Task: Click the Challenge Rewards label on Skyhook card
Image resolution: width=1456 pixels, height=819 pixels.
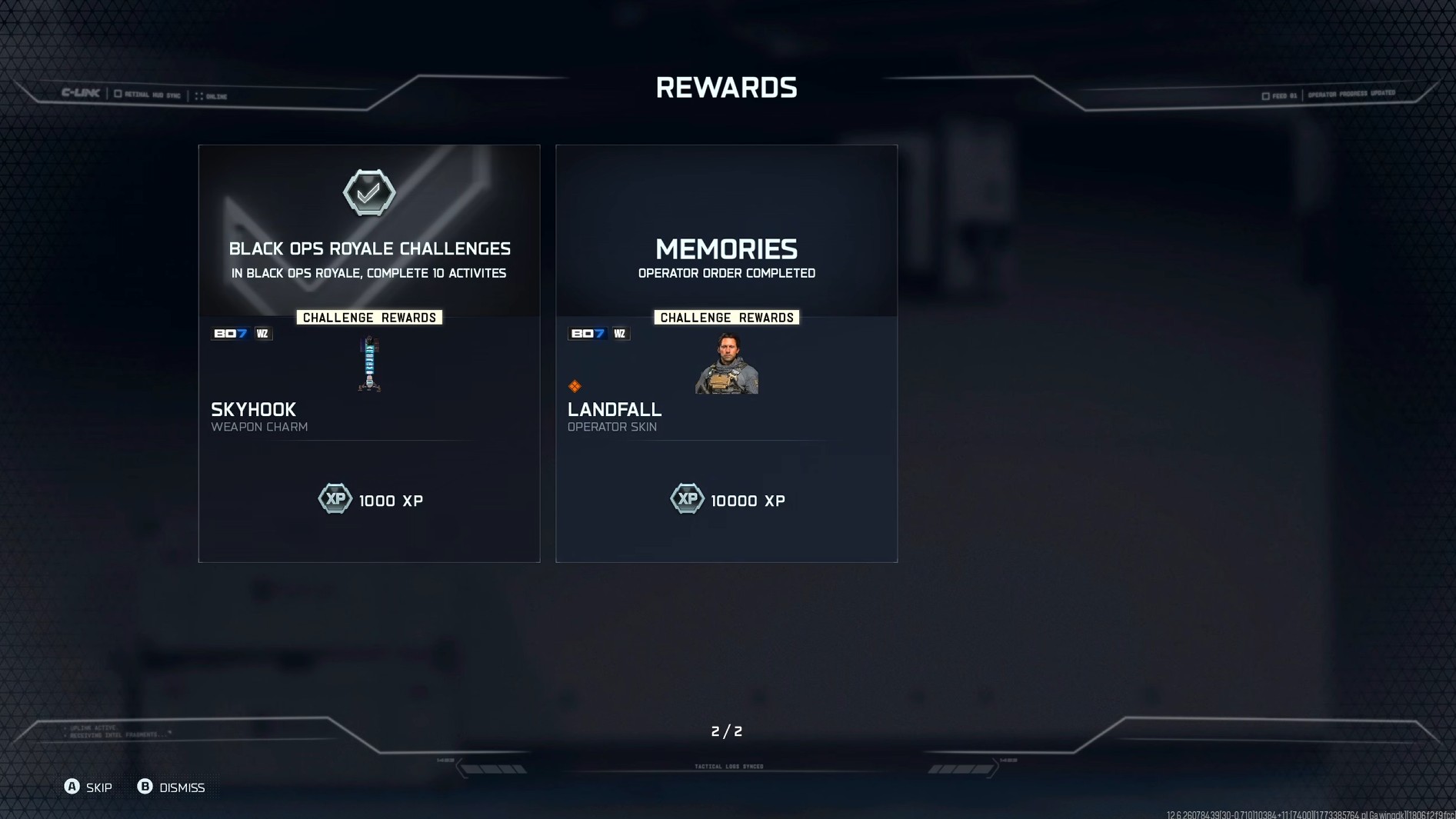Action: [369, 317]
